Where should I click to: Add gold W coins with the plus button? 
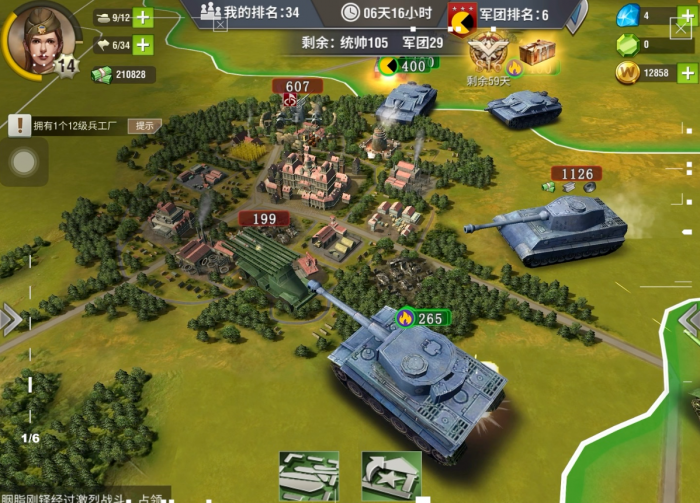tap(687, 73)
